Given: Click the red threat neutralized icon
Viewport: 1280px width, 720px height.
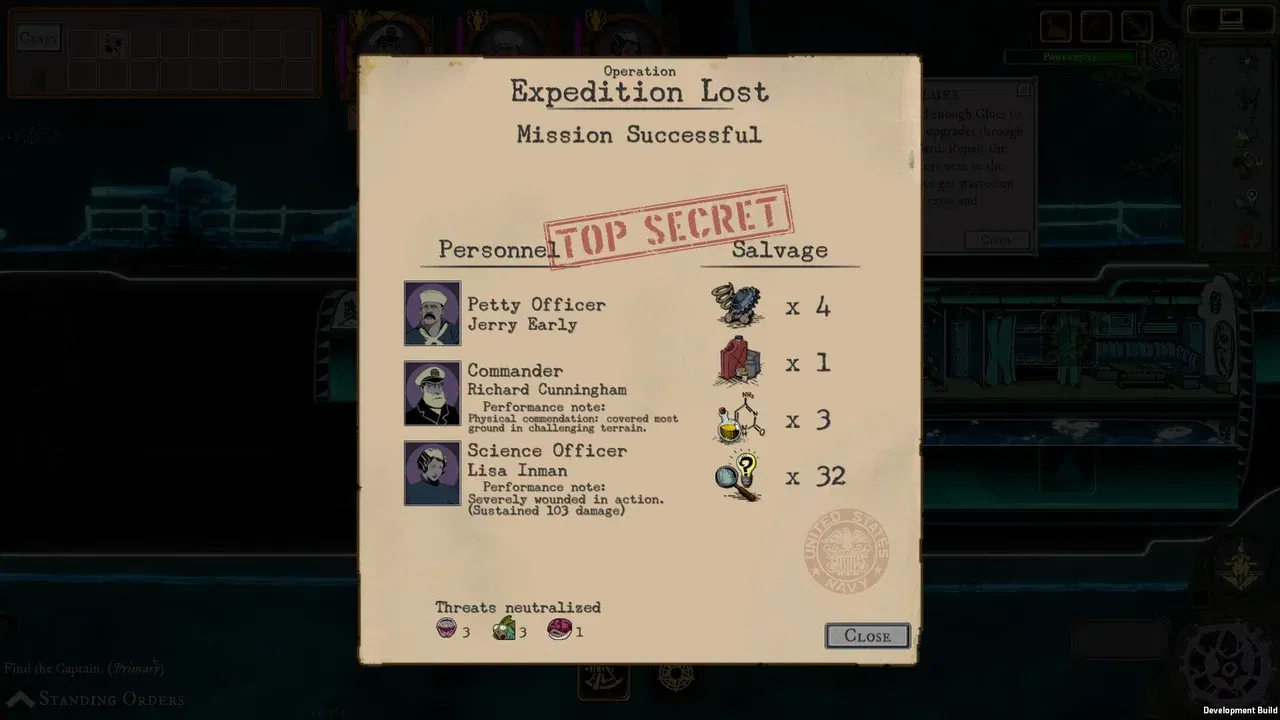Looking at the screenshot, I should [x=560, y=629].
